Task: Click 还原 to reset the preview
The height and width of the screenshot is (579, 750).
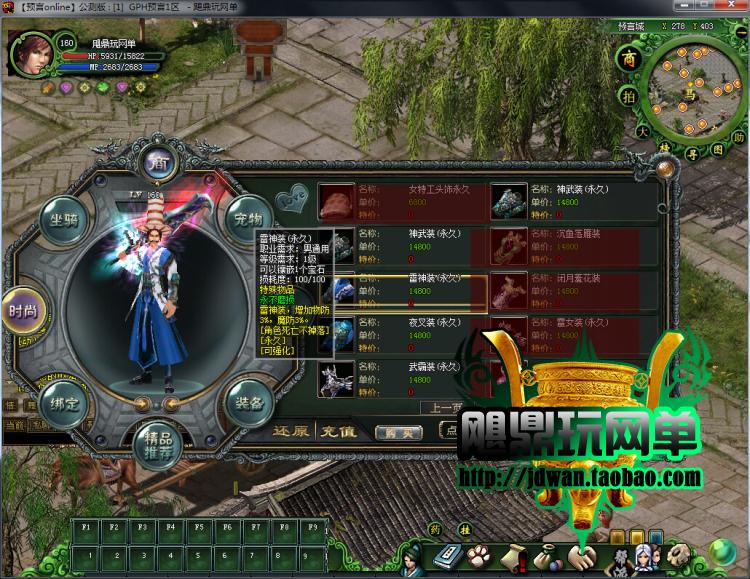Action: [291, 432]
